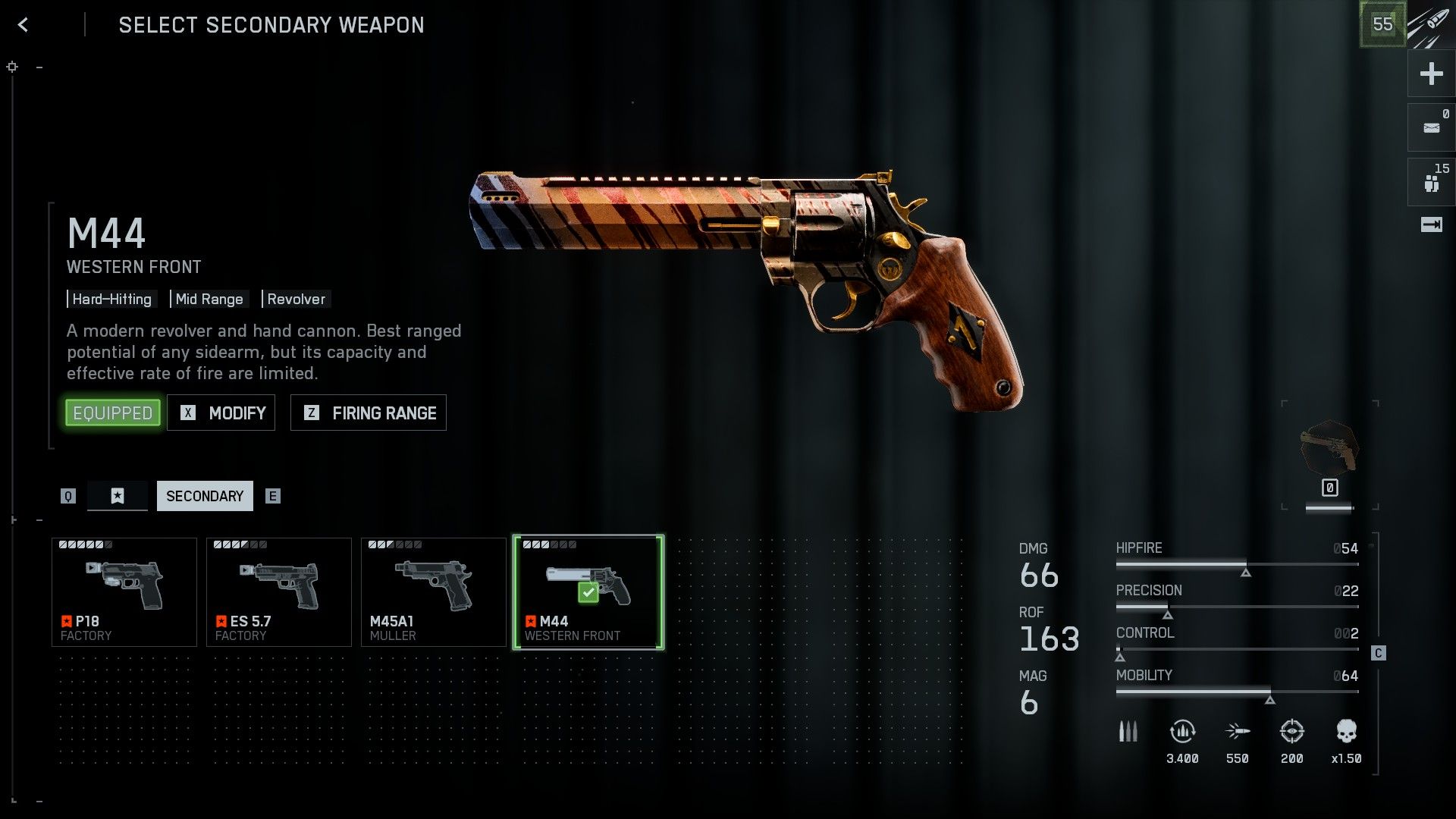The width and height of the screenshot is (1456, 819).
Task: Open the Modify weapon menu
Action: [221, 413]
